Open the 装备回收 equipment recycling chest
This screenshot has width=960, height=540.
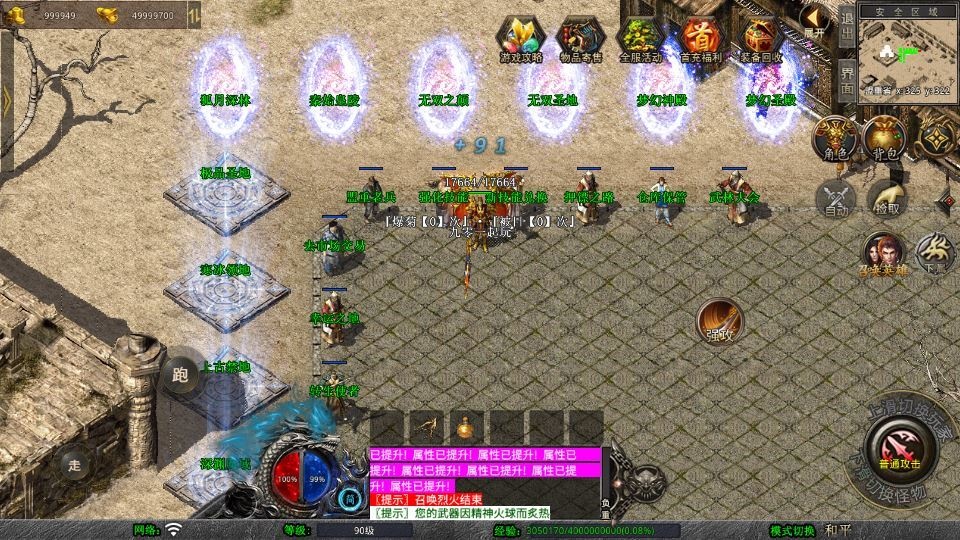(760, 40)
